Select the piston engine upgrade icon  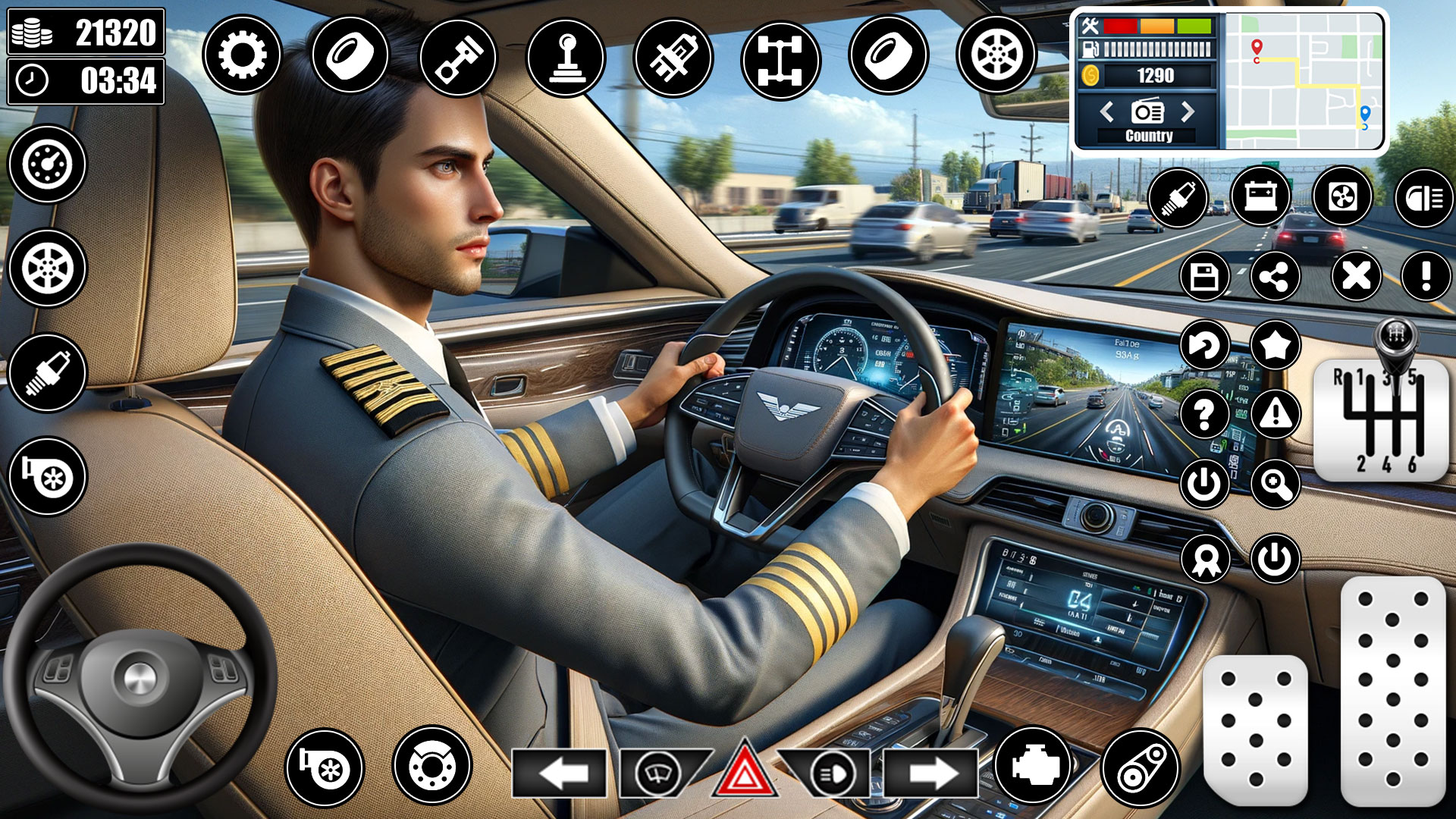(x=459, y=57)
